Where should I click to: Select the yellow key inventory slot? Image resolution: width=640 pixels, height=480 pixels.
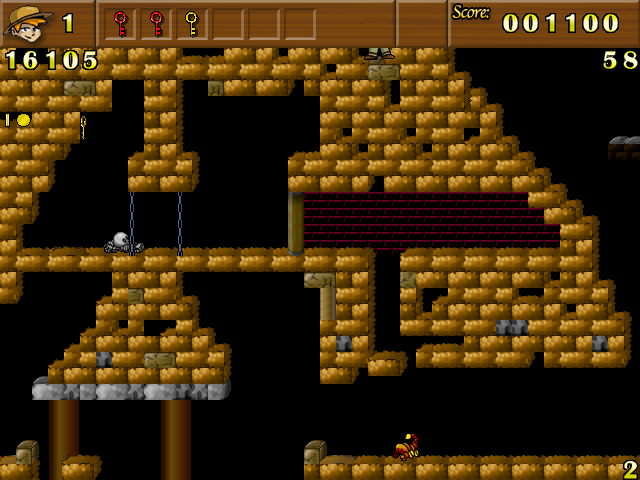192,23
